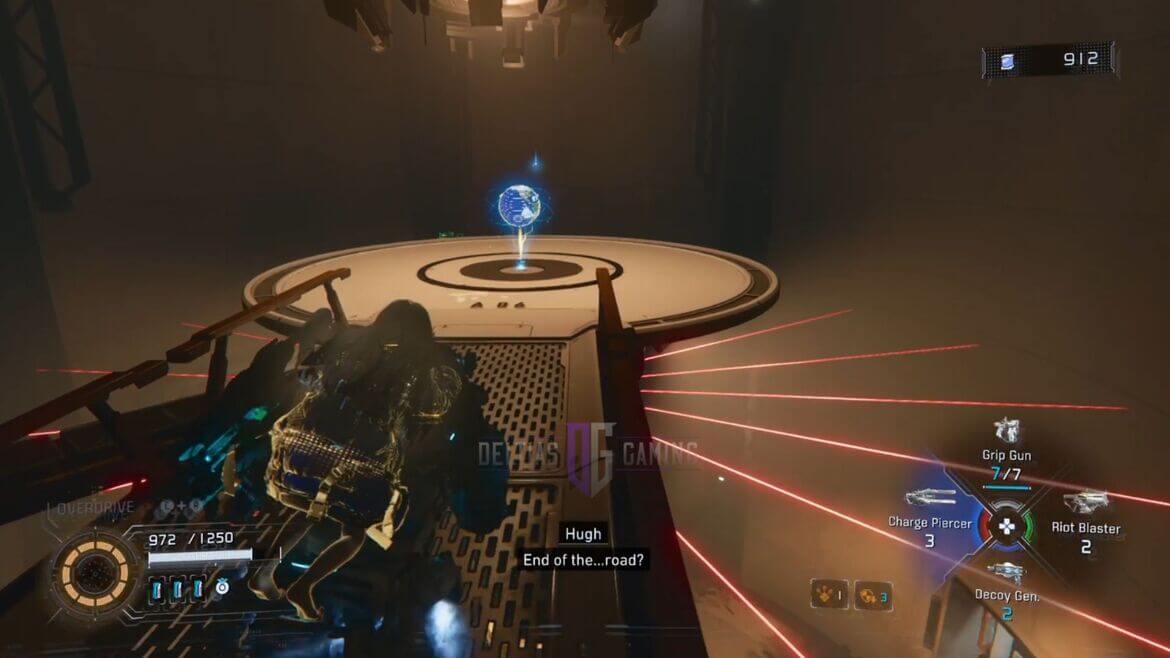Switch to the Charge Piercer weapon

click(930, 498)
